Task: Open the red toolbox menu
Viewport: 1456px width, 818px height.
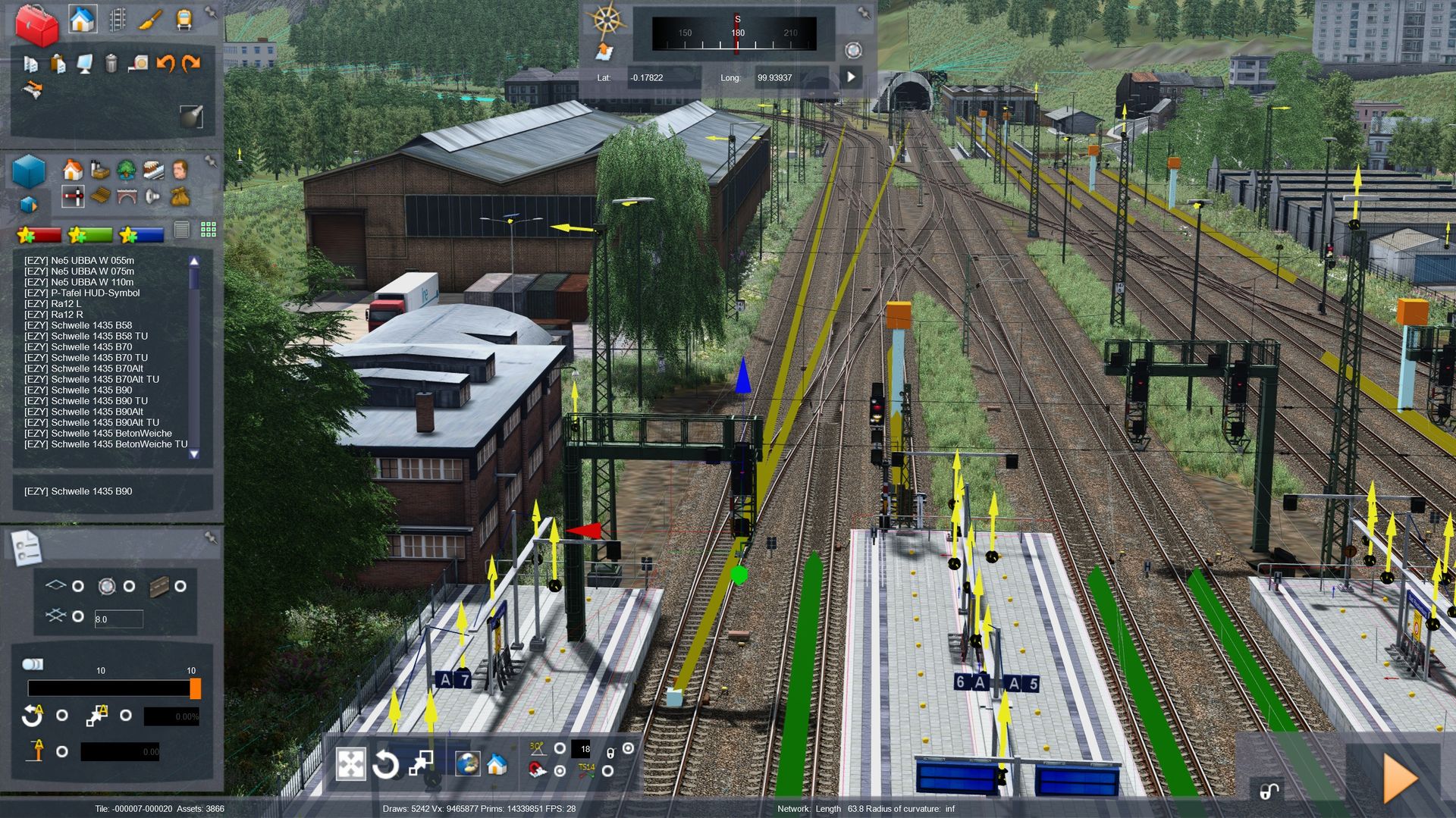Action: 36,24
